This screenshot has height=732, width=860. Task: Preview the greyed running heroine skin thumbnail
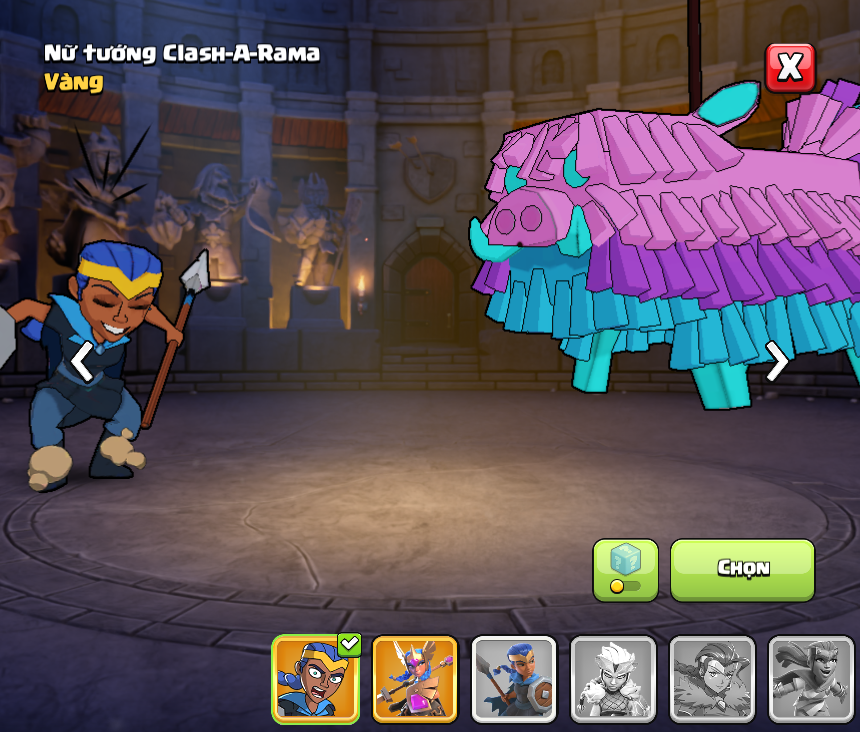(811, 679)
